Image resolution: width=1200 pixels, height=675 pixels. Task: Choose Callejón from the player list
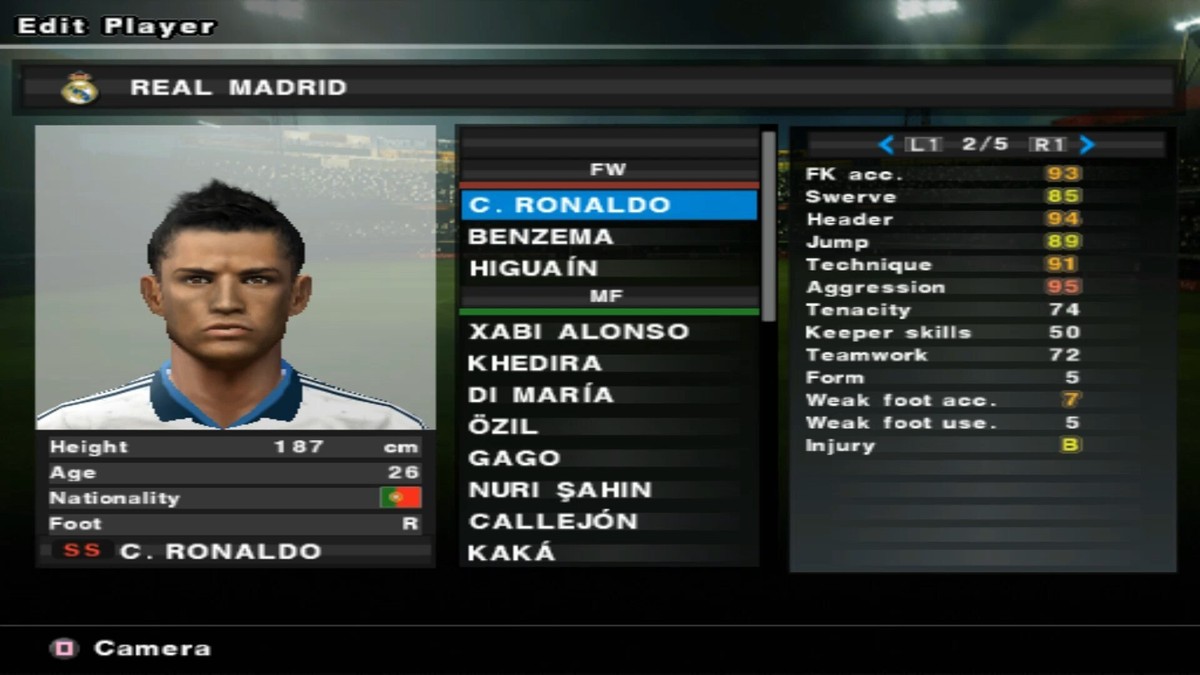tap(608, 521)
